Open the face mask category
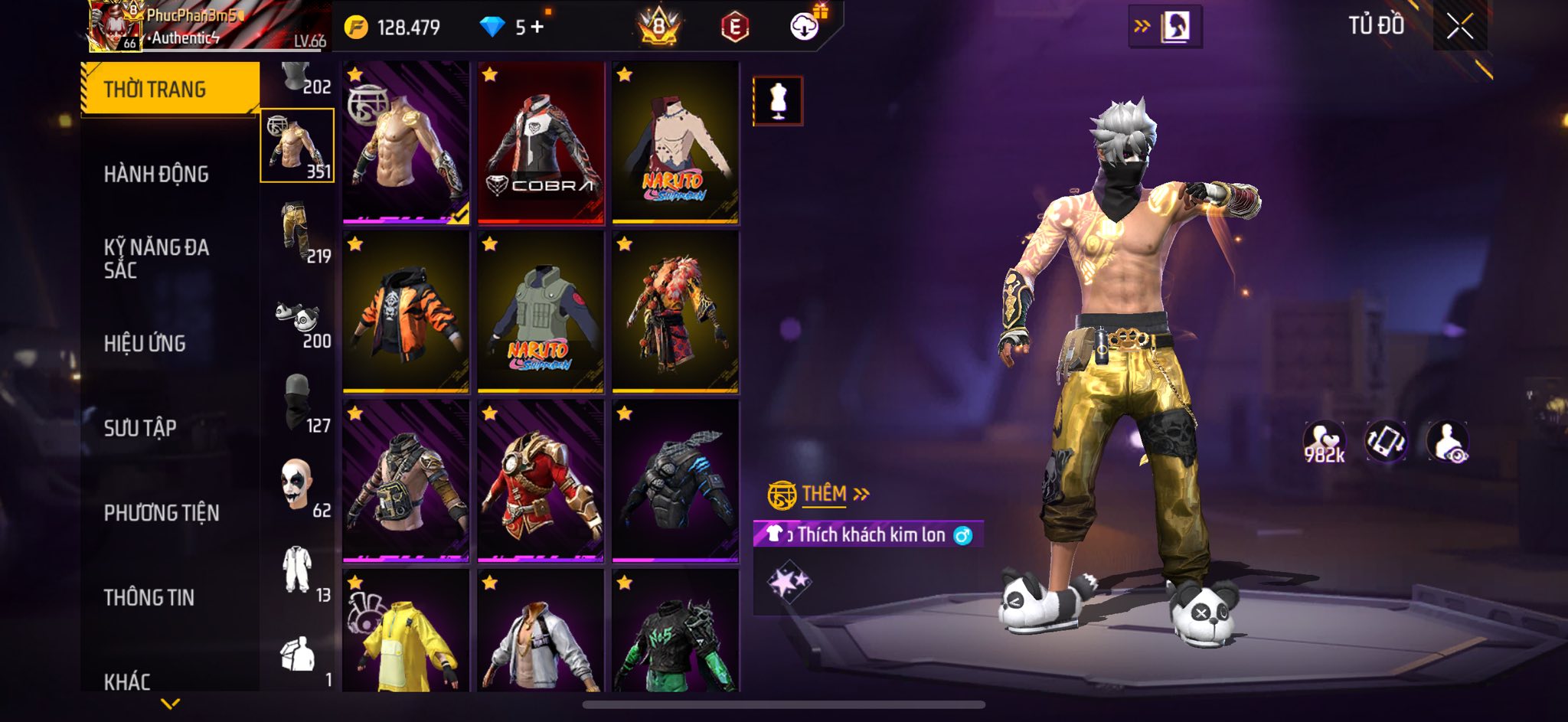Image resolution: width=1568 pixels, height=722 pixels. (x=297, y=402)
